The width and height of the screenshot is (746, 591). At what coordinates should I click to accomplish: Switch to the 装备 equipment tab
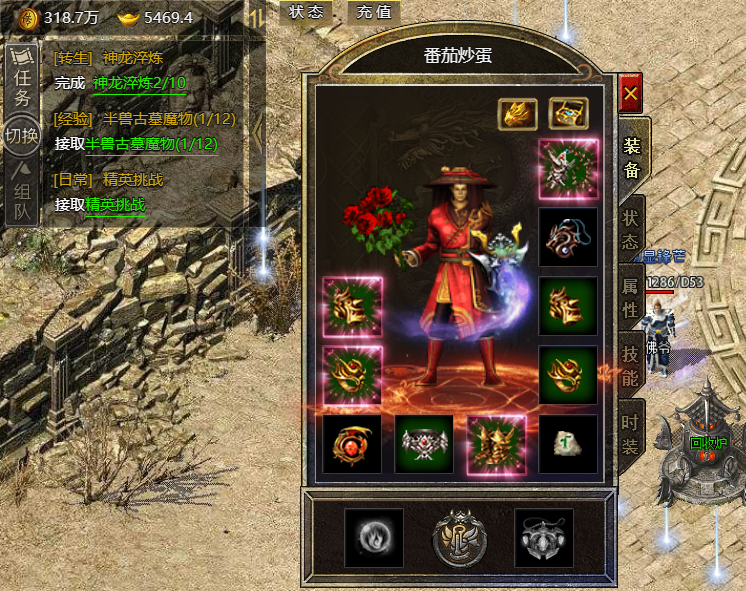[632, 157]
